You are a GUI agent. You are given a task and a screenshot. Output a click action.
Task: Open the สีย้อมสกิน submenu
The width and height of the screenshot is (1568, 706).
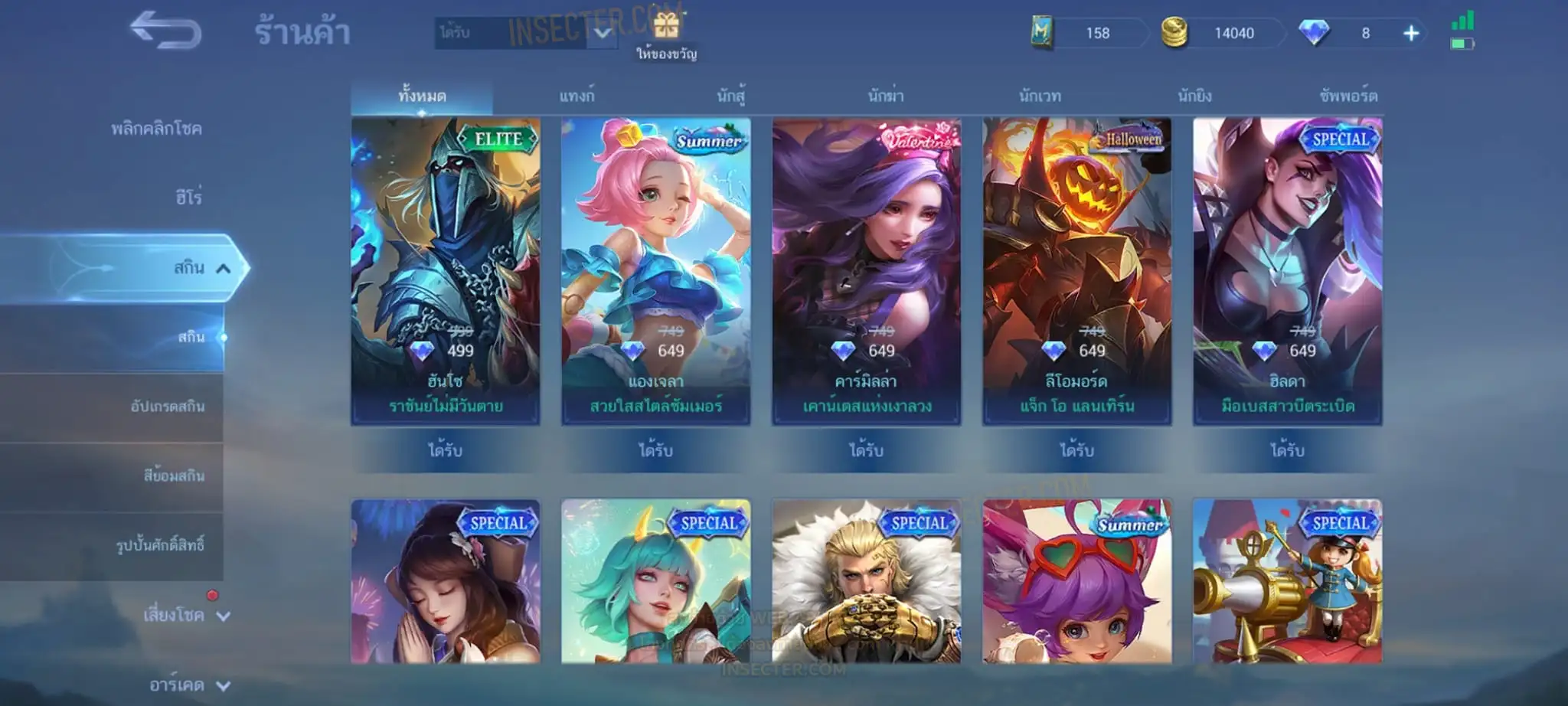coord(174,476)
